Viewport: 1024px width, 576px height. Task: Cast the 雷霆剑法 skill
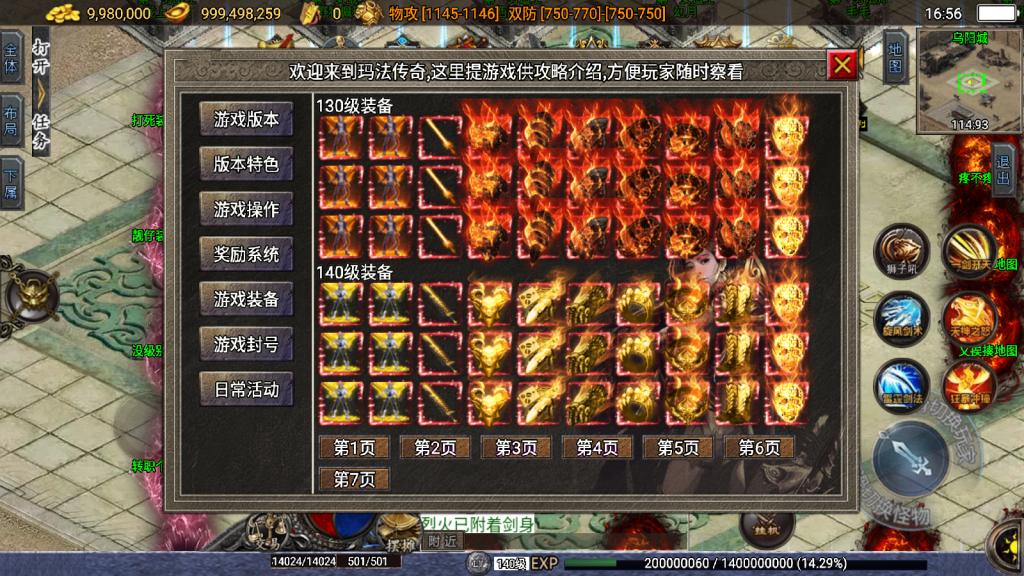(901, 385)
